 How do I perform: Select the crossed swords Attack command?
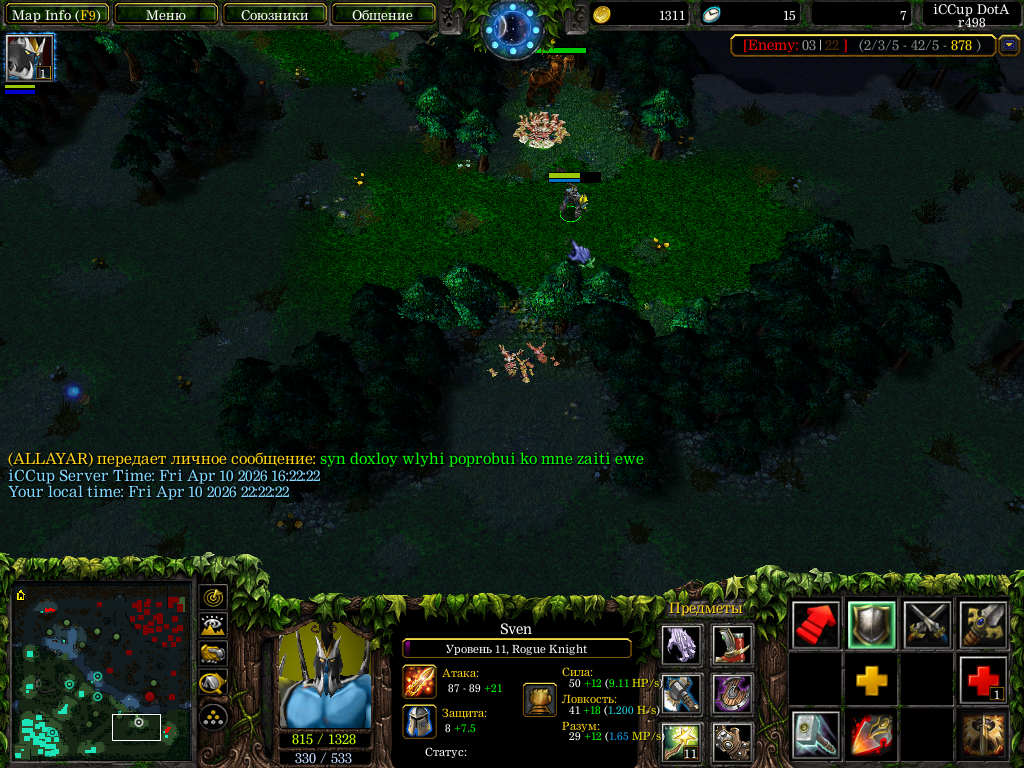(x=927, y=625)
